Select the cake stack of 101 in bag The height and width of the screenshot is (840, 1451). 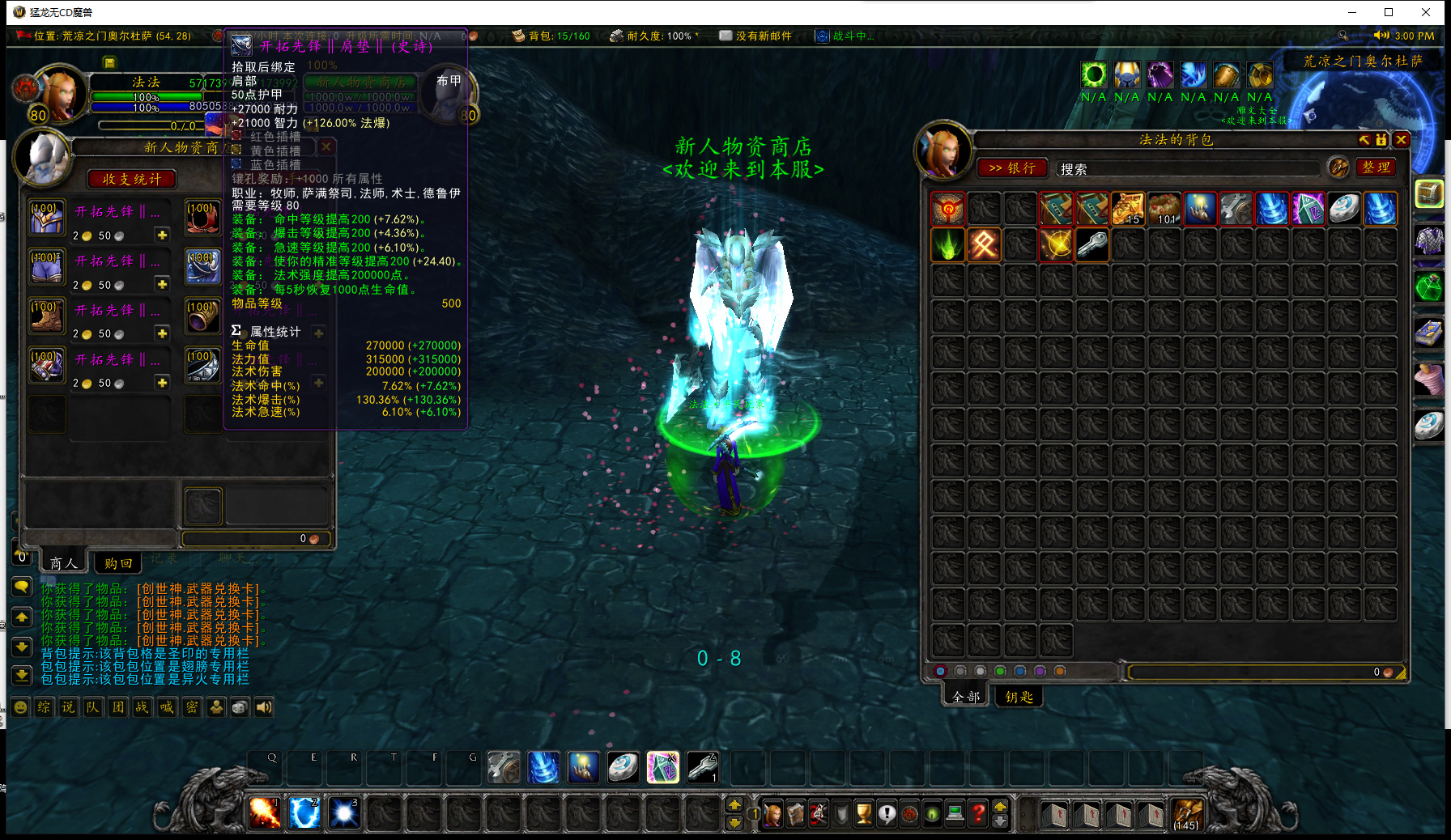click(1164, 208)
